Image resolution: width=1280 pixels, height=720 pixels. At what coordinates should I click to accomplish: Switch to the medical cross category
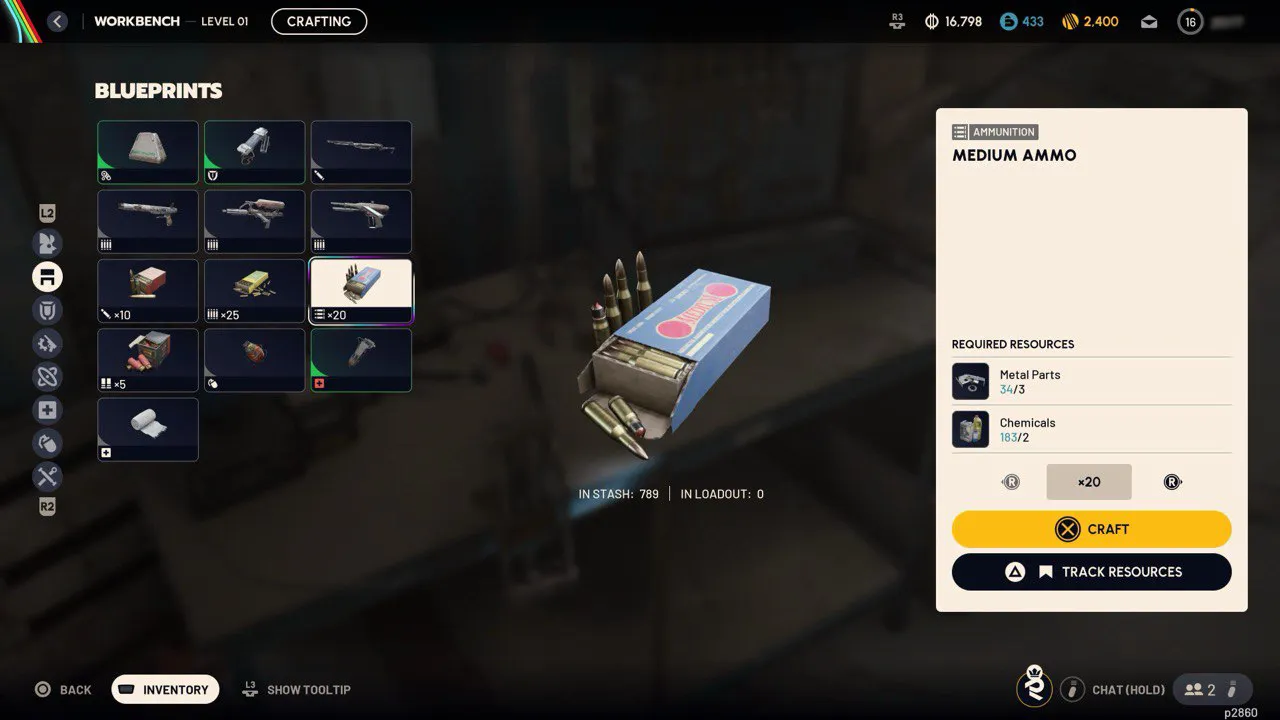point(47,410)
